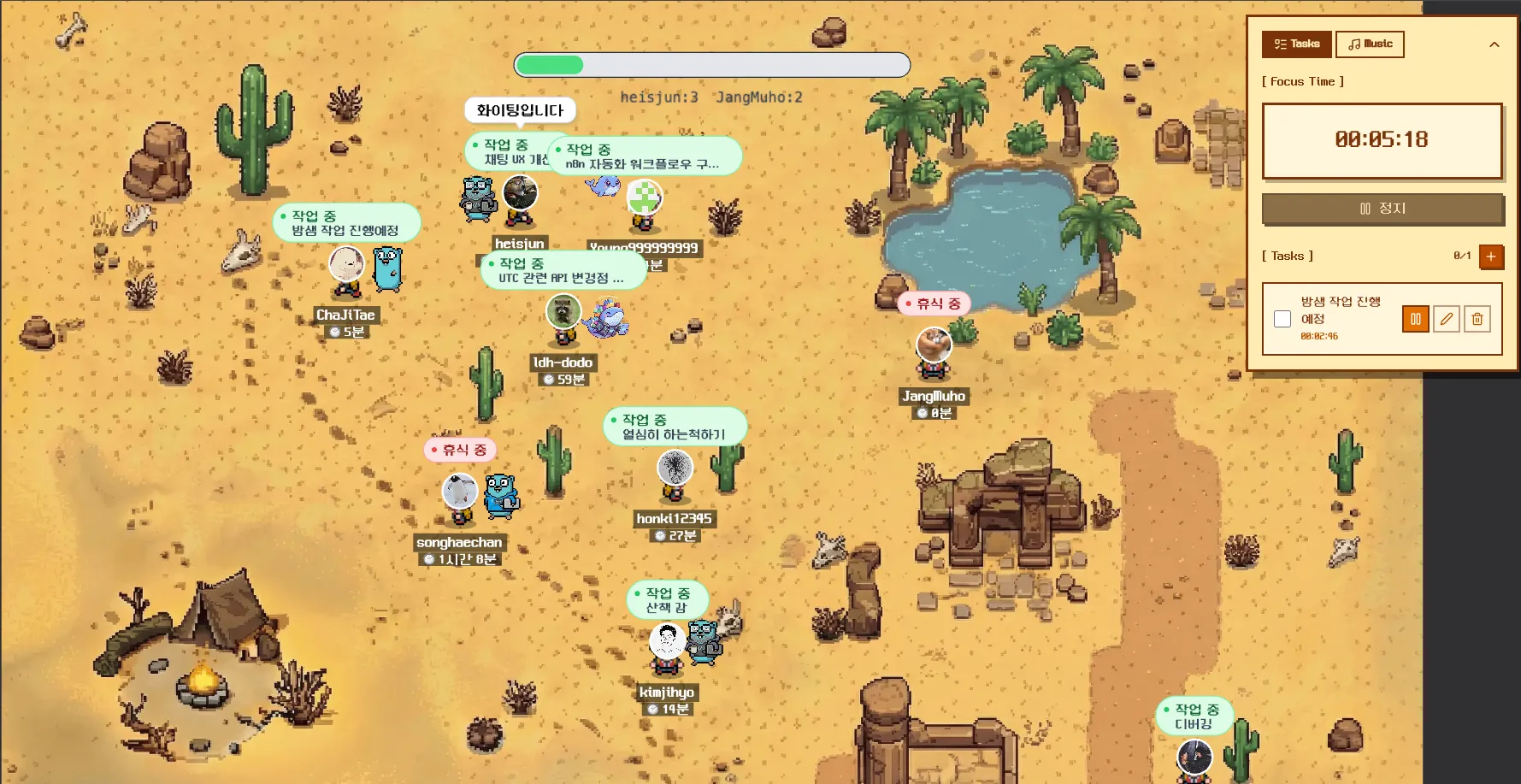Edit the task with the pencil icon
This screenshot has height=784, width=1521.
1446,319
